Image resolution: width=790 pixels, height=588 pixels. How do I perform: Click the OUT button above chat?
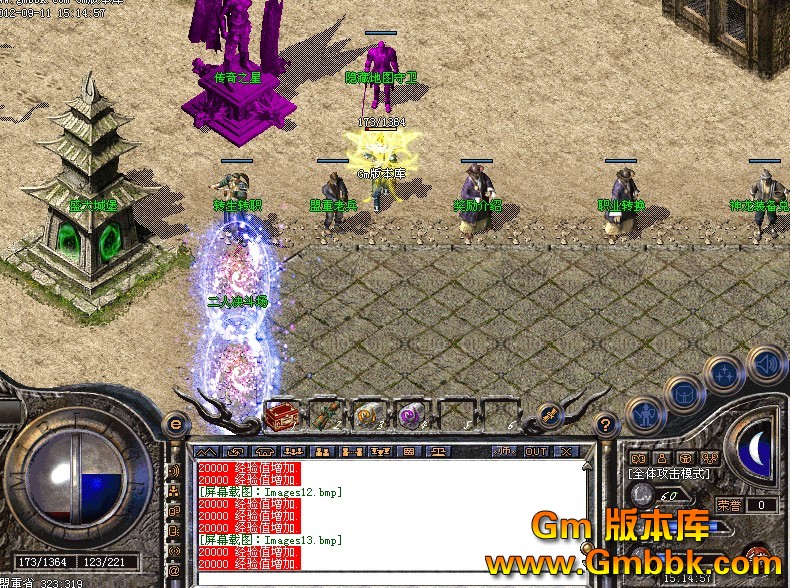click(x=535, y=451)
